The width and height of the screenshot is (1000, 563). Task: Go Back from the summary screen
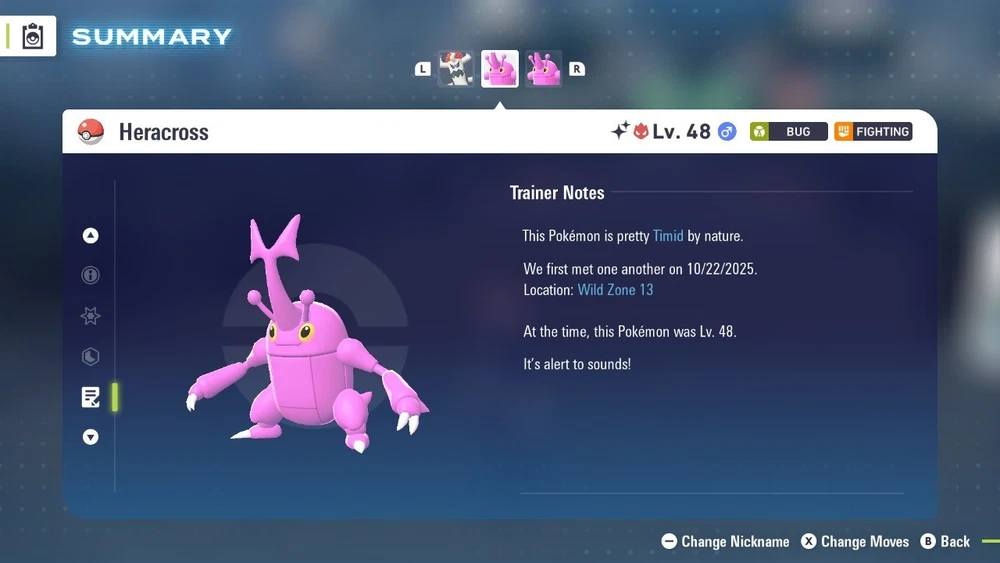coord(945,541)
